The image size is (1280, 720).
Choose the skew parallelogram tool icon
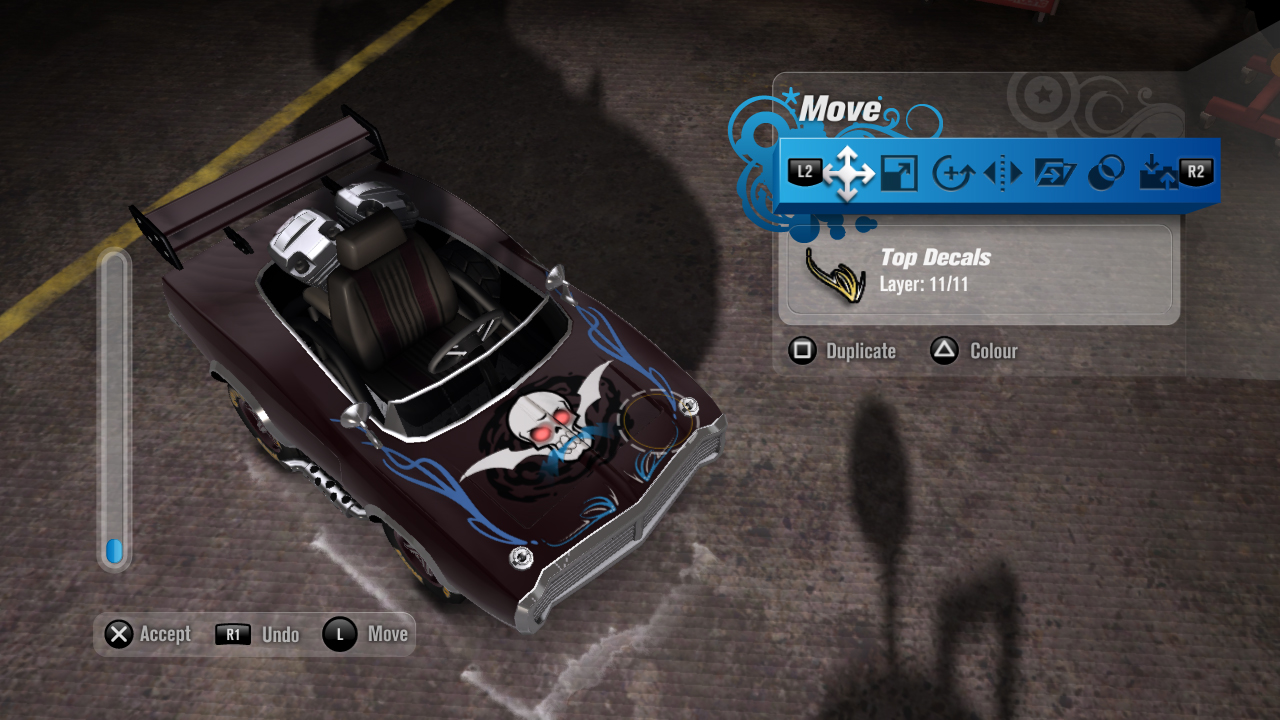click(1054, 173)
